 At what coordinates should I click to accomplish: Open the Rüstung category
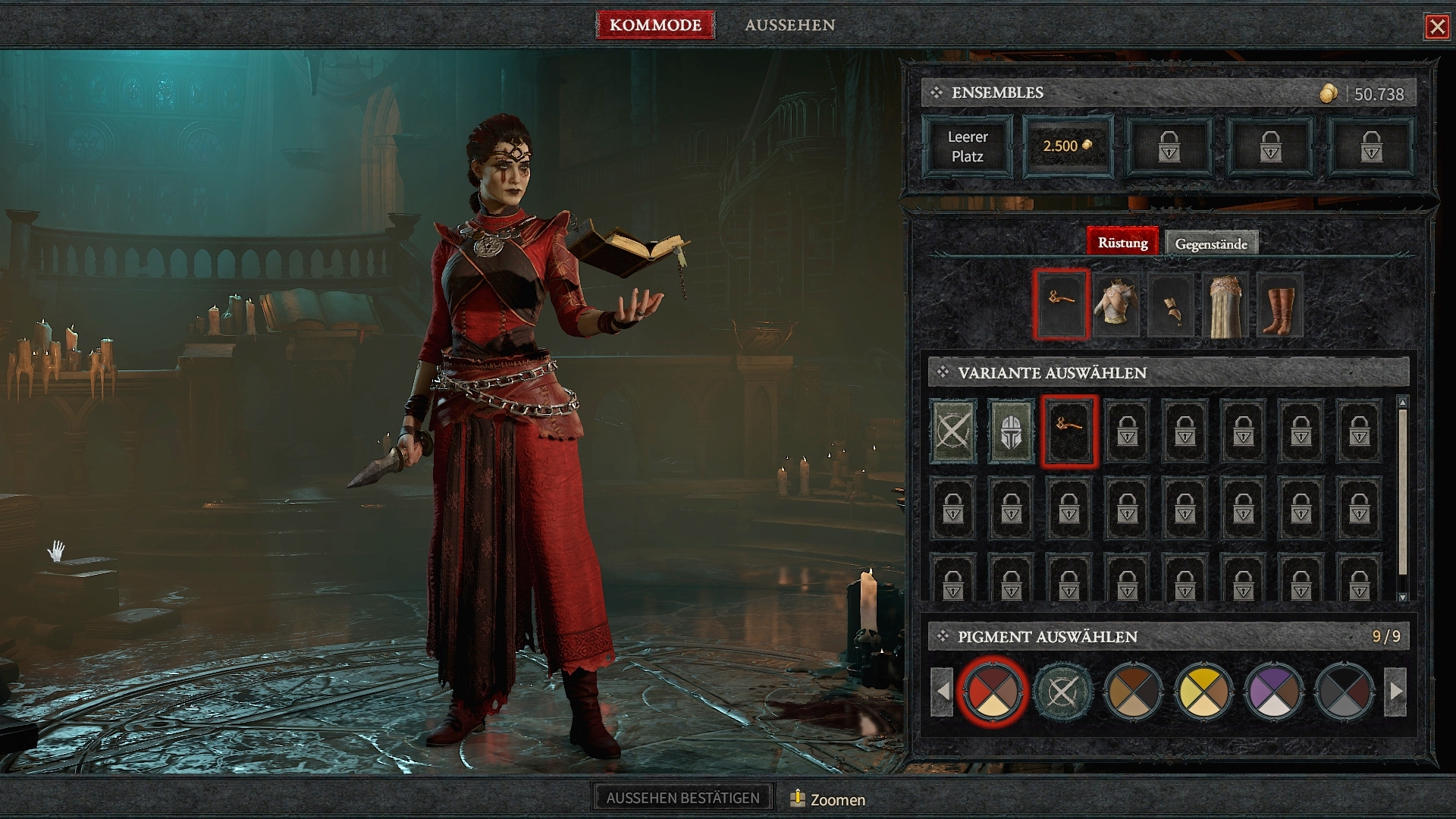[1122, 243]
